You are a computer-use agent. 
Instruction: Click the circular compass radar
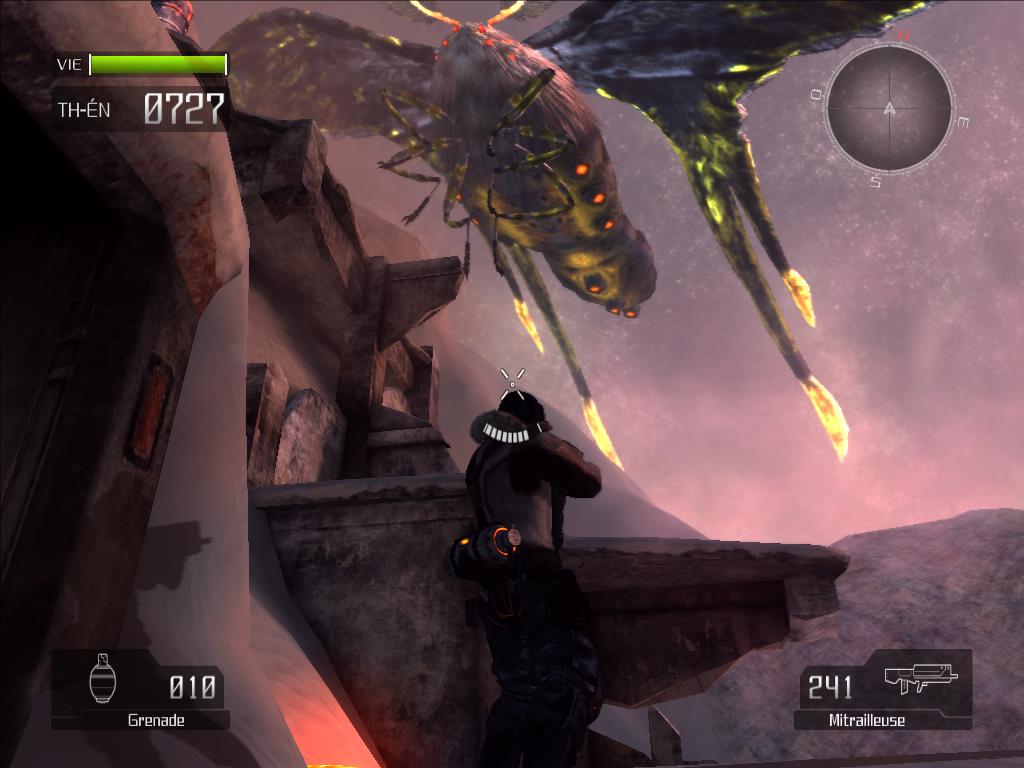pos(889,108)
